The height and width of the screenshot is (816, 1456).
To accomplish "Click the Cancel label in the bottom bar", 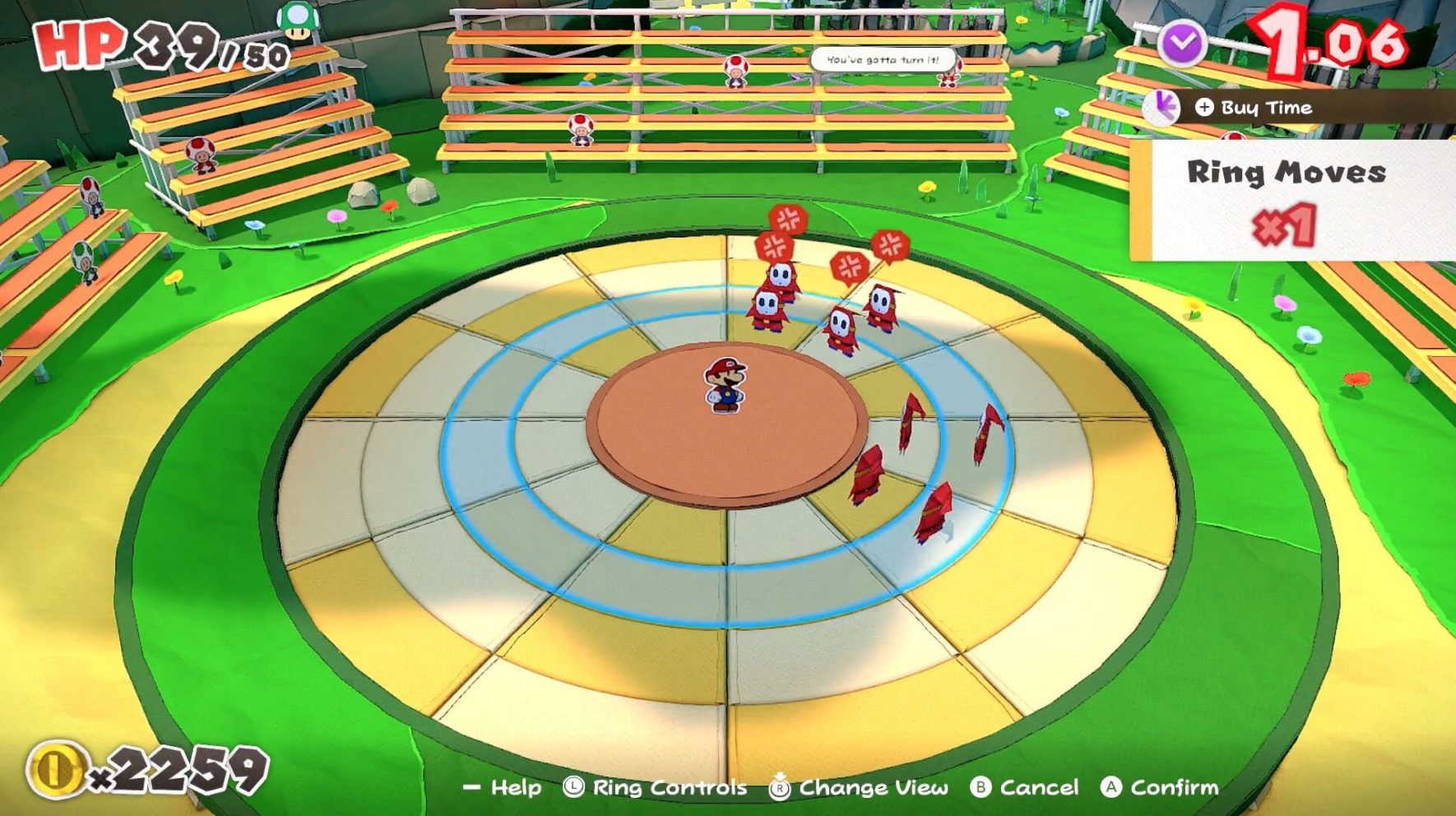I will click(1024, 788).
